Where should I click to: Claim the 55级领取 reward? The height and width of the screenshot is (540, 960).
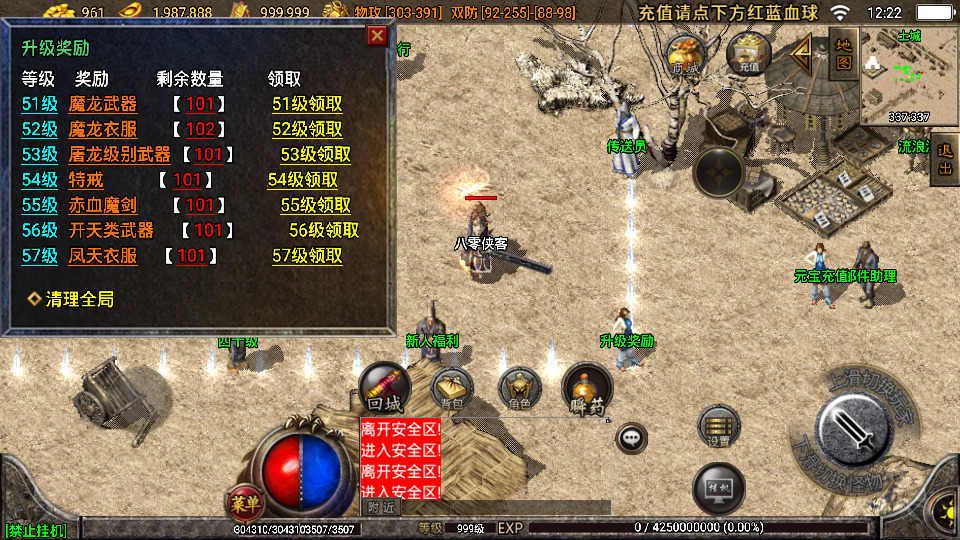click(315, 205)
